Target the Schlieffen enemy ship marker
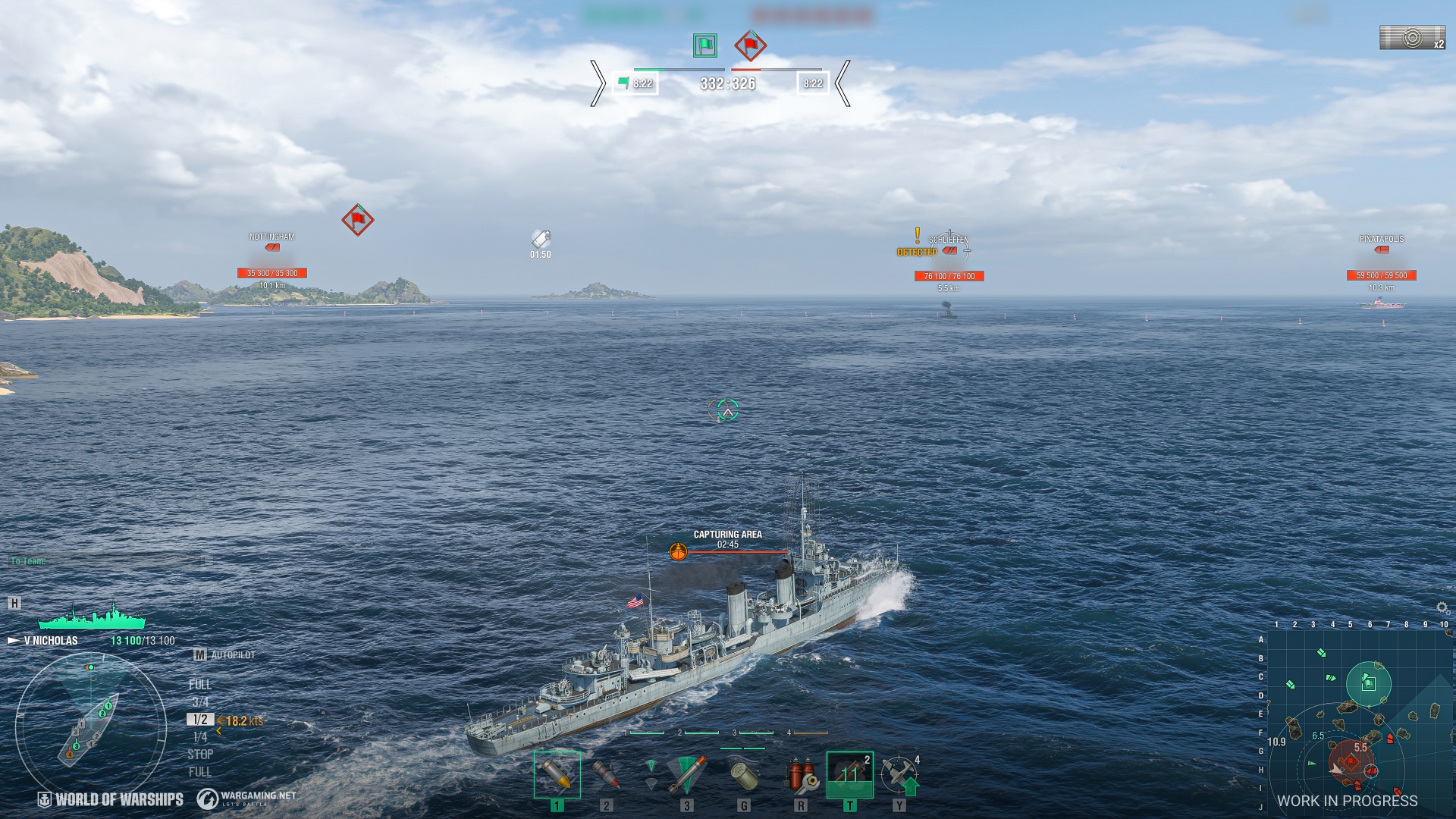1456x819 pixels. [949, 250]
